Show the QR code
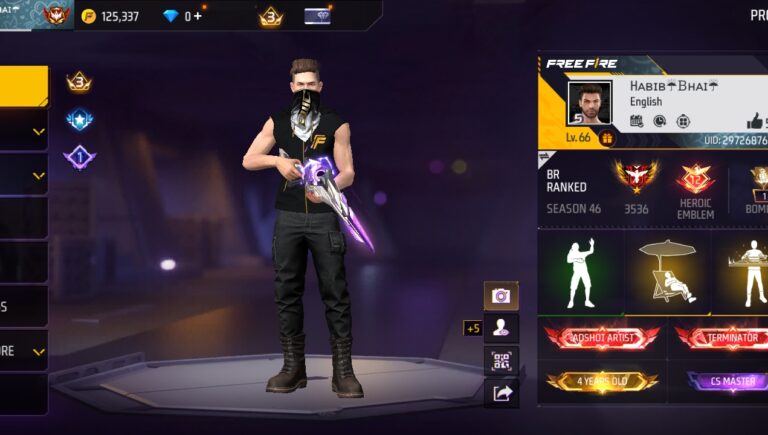Screen dimensions: 768x435 coord(501,360)
